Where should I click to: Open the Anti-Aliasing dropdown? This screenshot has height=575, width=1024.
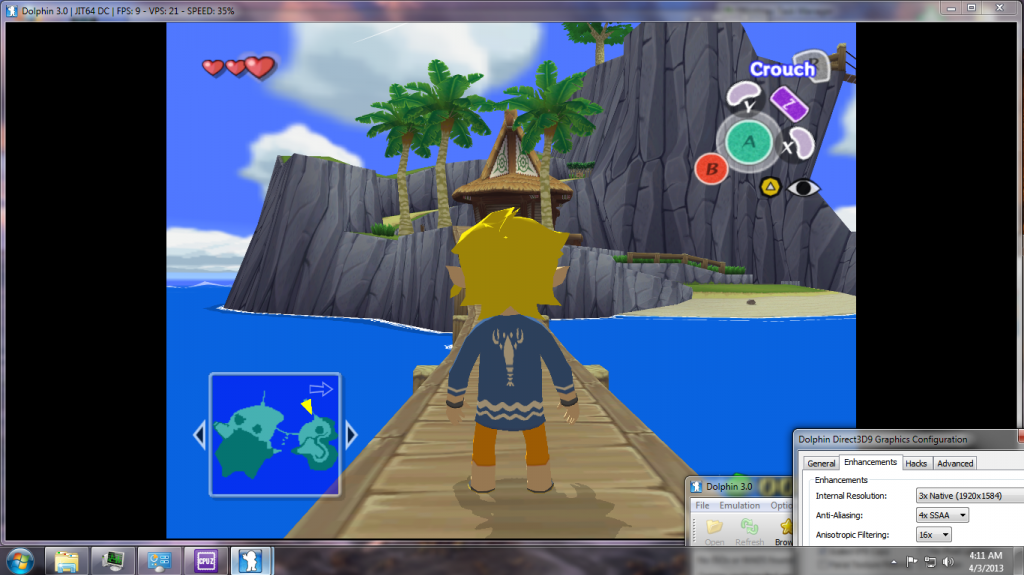[x=943, y=515]
